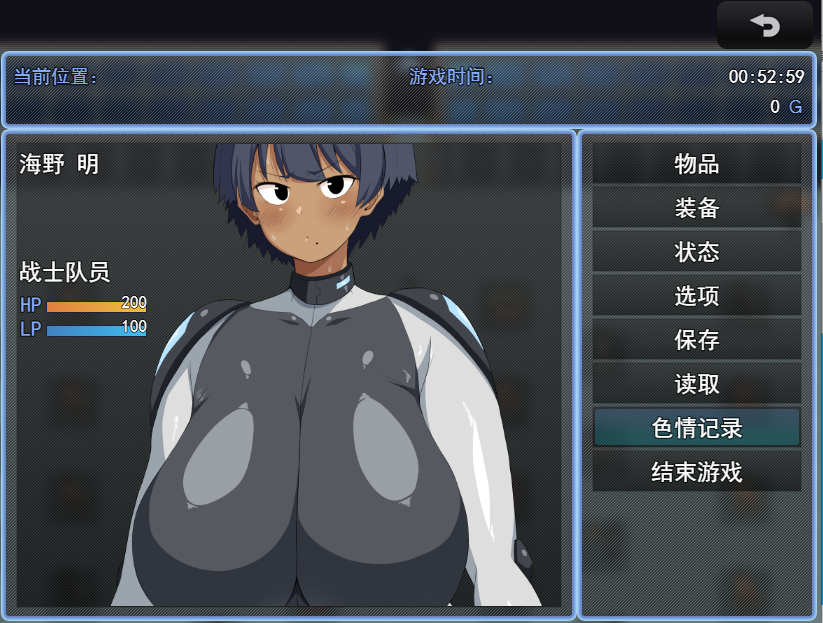Choose 结束游戏 to end the game
823x623 pixels.
pos(696,472)
